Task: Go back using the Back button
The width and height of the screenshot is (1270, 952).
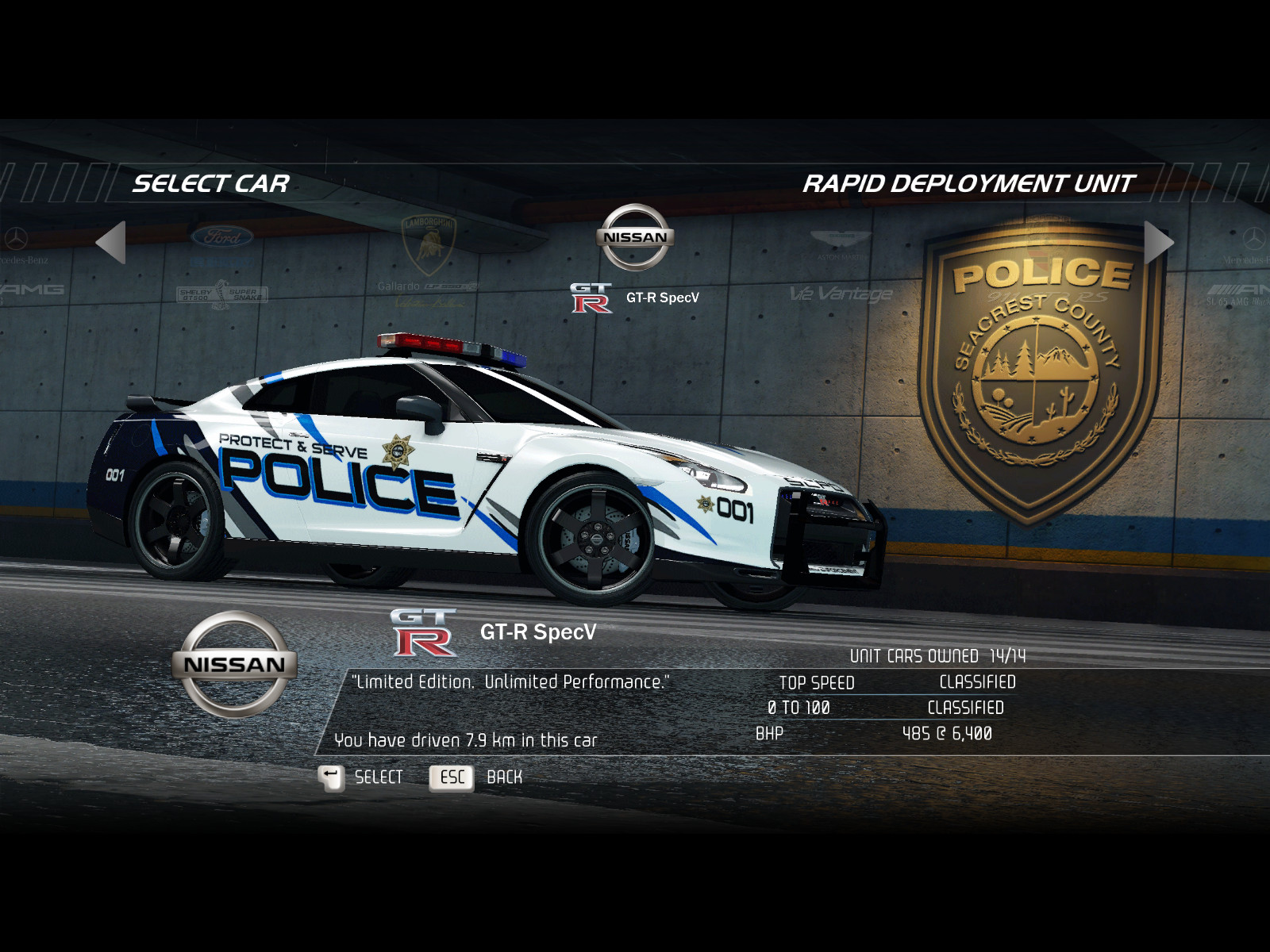Action: tap(476, 777)
